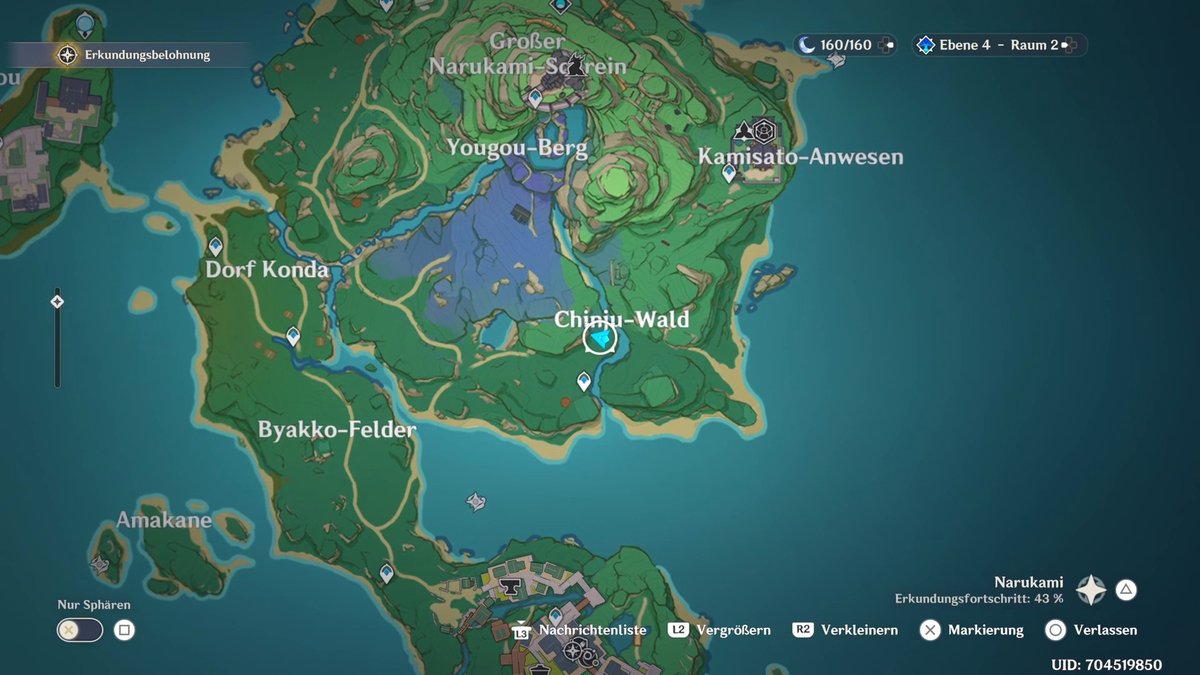The width and height of the screenshot is (1200, 675).
Task: Choose the waypoint below Großer Narukami-Schrein label
Action: tap(535, 97)
